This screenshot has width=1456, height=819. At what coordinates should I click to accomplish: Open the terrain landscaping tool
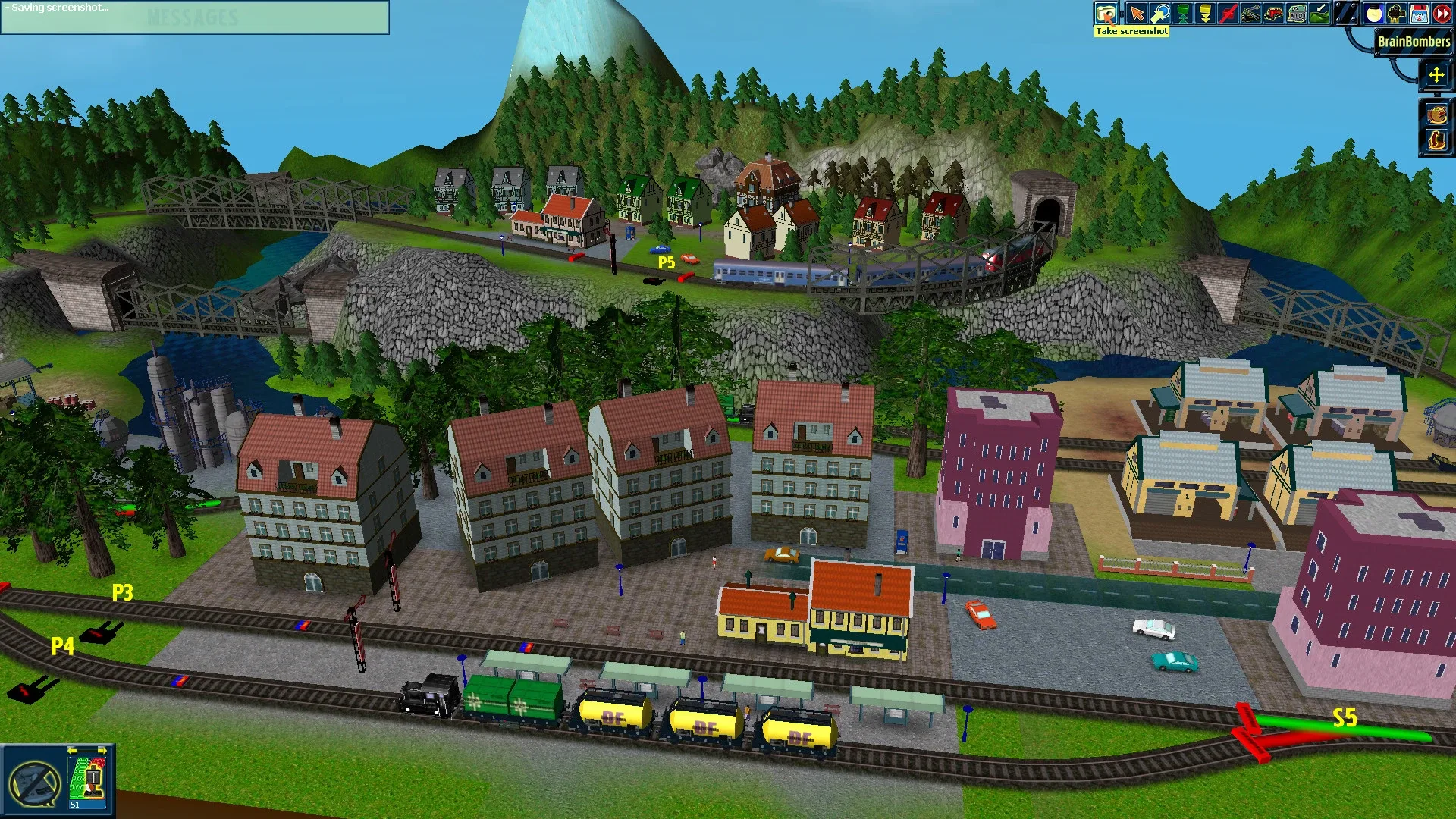point(1319,13)
